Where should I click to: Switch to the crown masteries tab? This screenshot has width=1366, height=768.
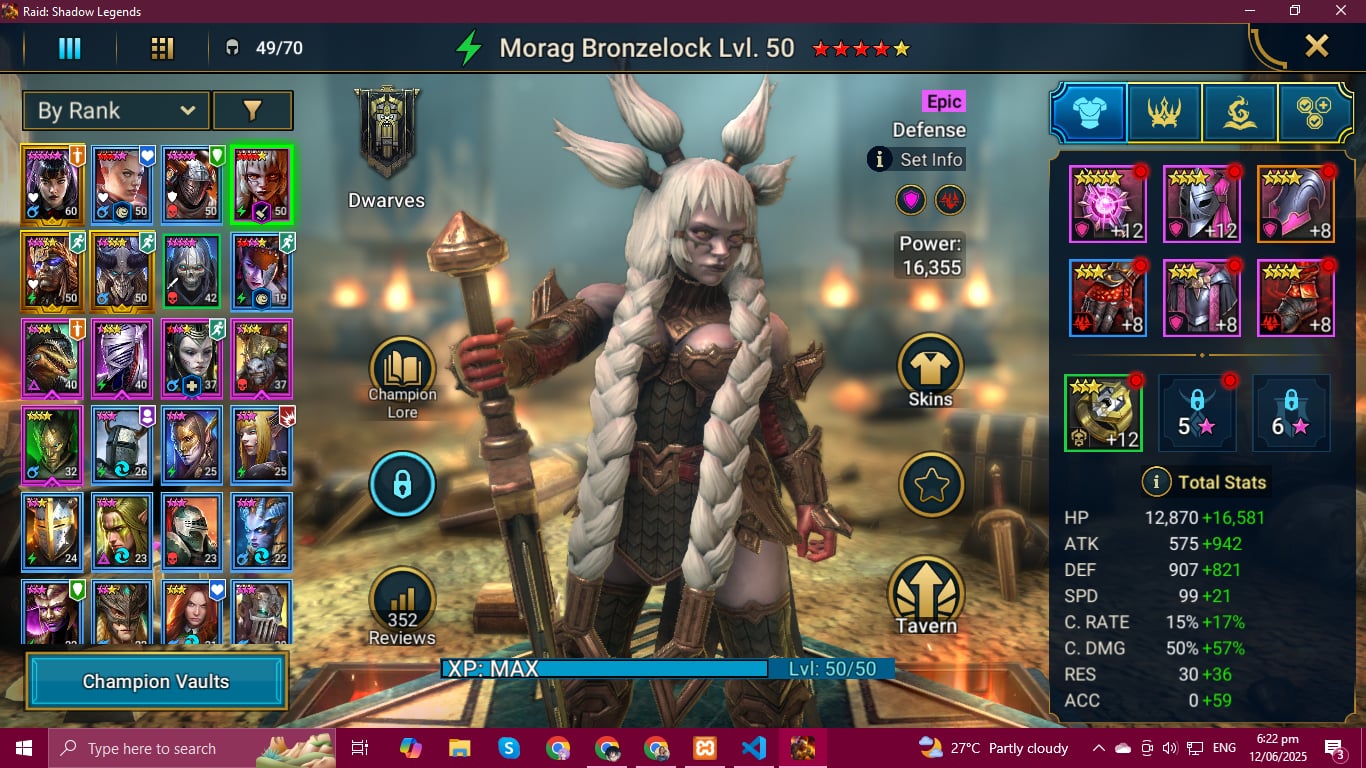(x=1164, y=113)
